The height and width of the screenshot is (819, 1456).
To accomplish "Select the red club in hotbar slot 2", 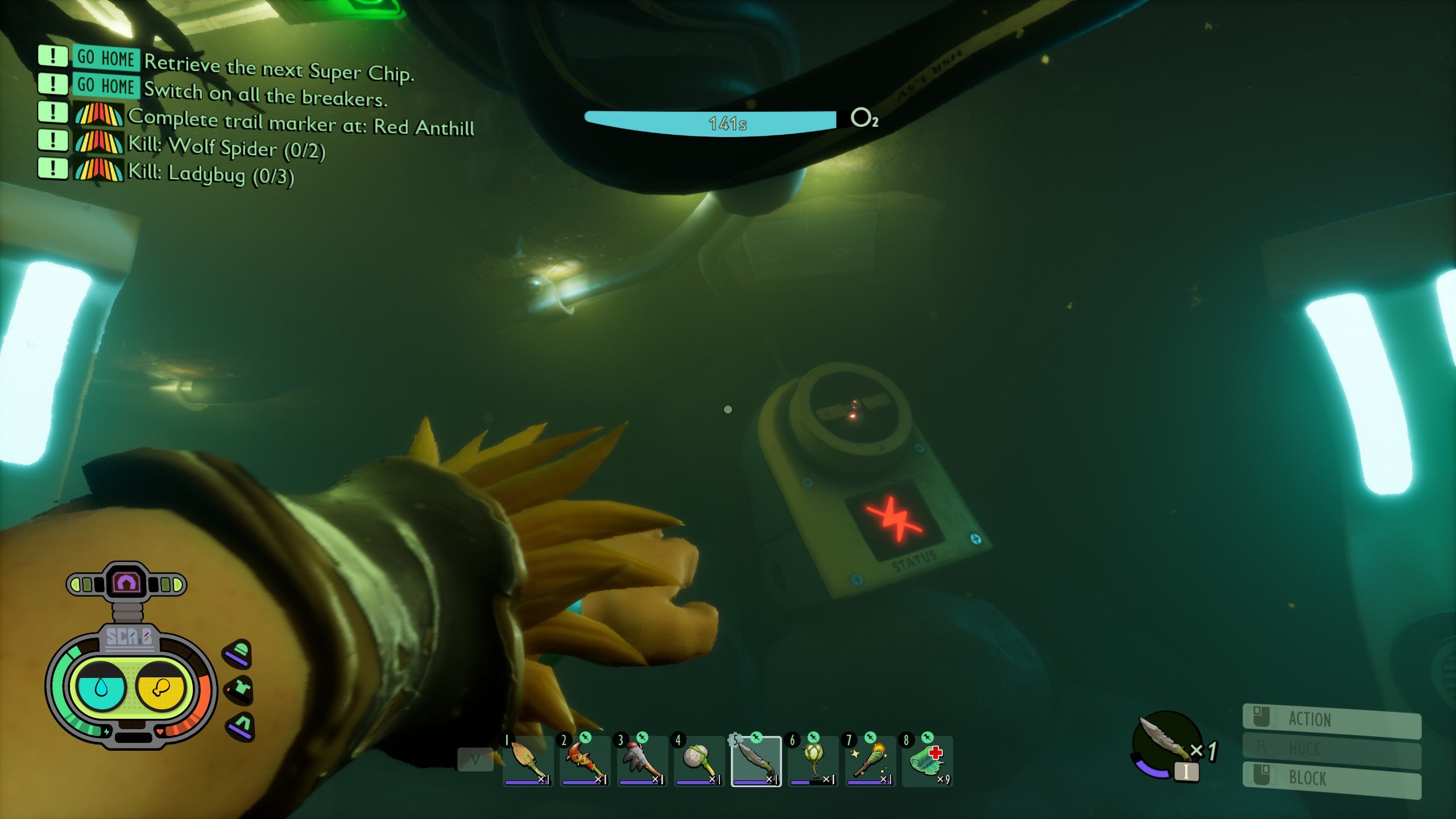I will 587,759.
